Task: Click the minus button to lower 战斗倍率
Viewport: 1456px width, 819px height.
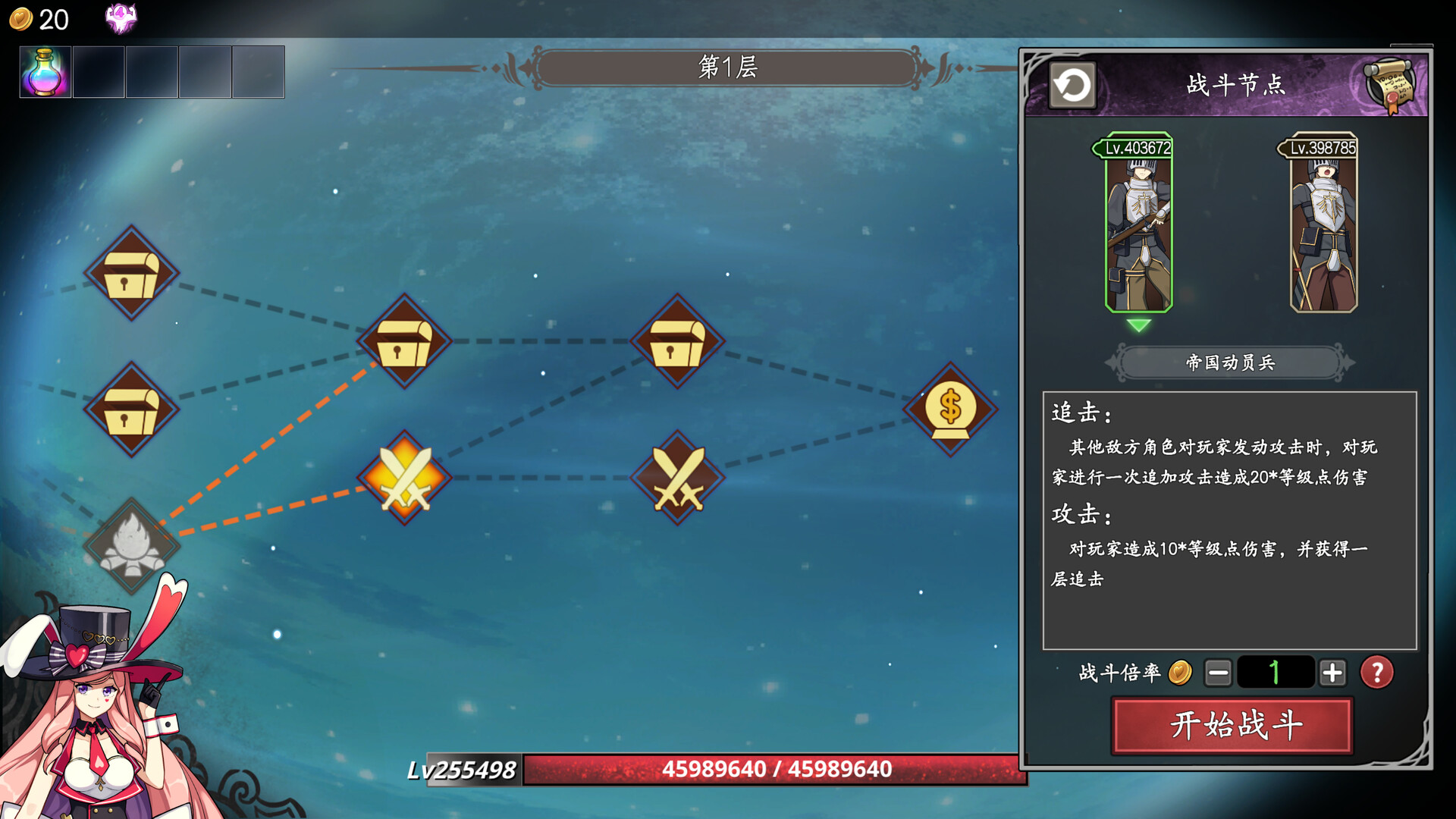Action: pyautogui.click(x=1220, y=671)
